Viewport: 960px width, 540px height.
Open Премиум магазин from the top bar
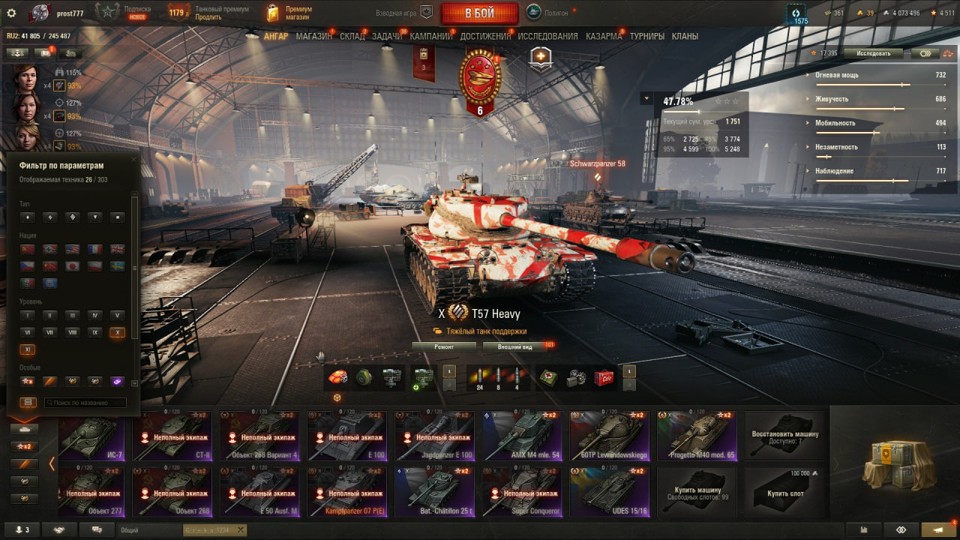coord(290,12)
